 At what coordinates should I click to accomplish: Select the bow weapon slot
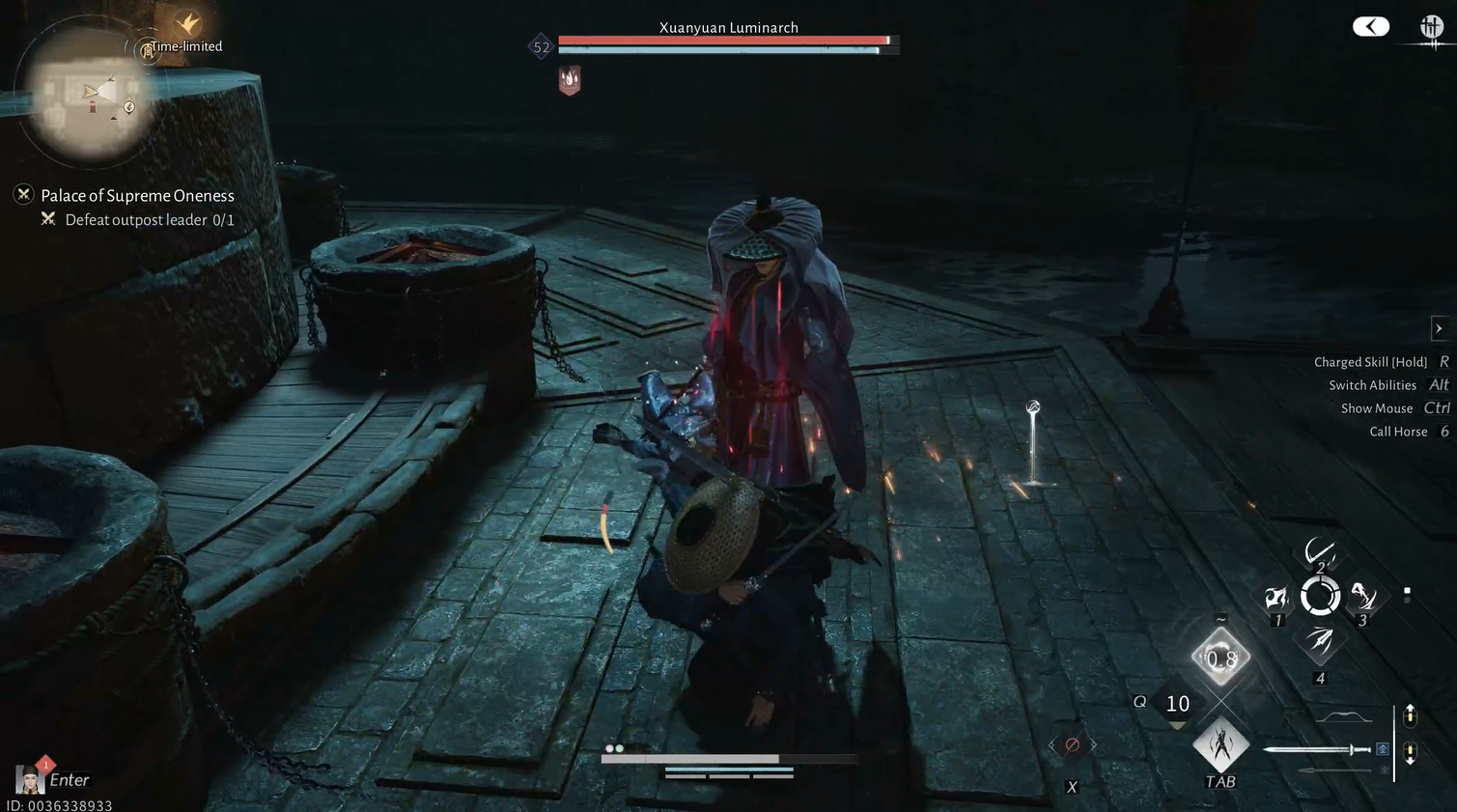(1343, 717)
